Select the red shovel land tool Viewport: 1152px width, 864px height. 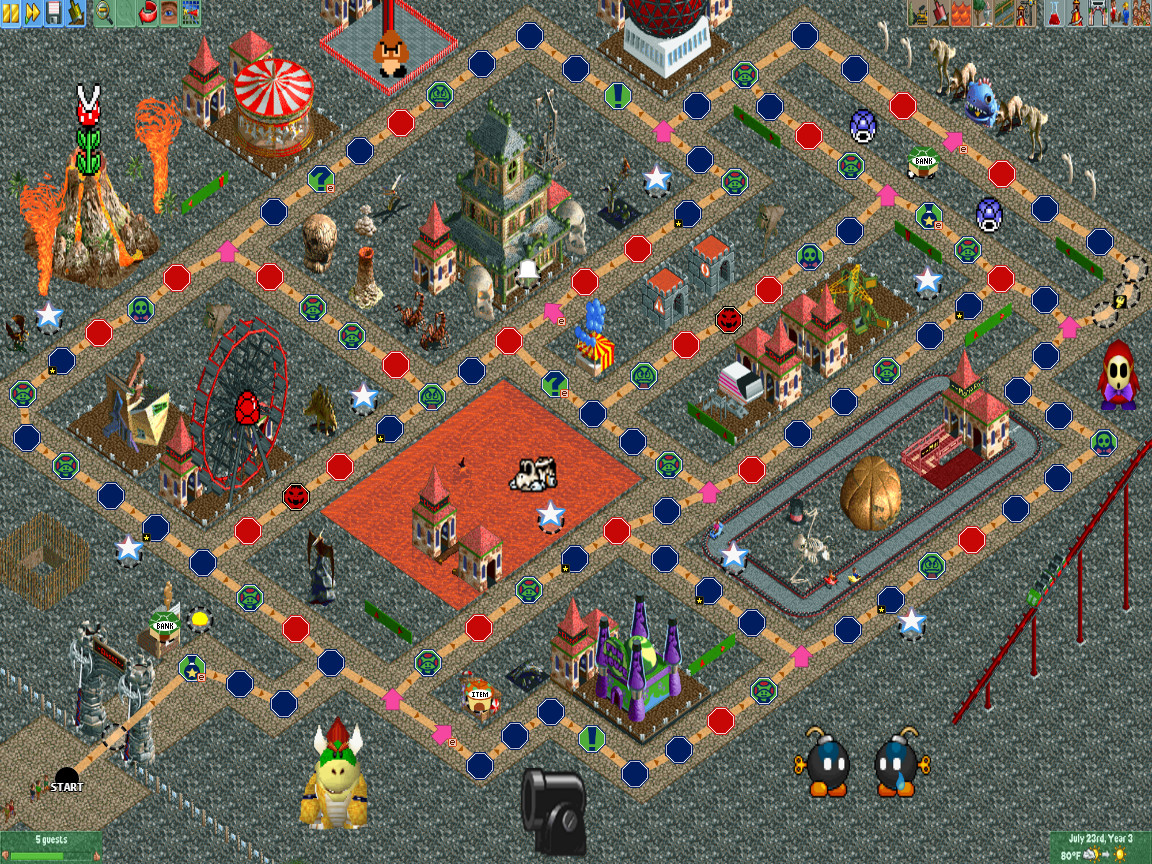click(941, 13)
